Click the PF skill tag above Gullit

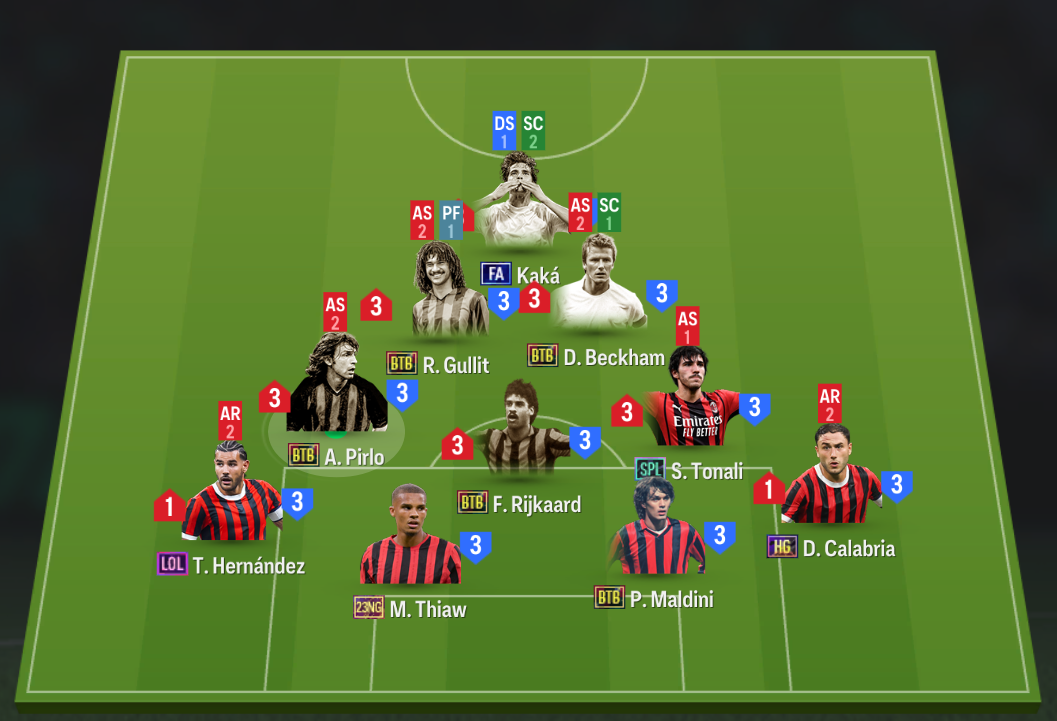point(450,220)
